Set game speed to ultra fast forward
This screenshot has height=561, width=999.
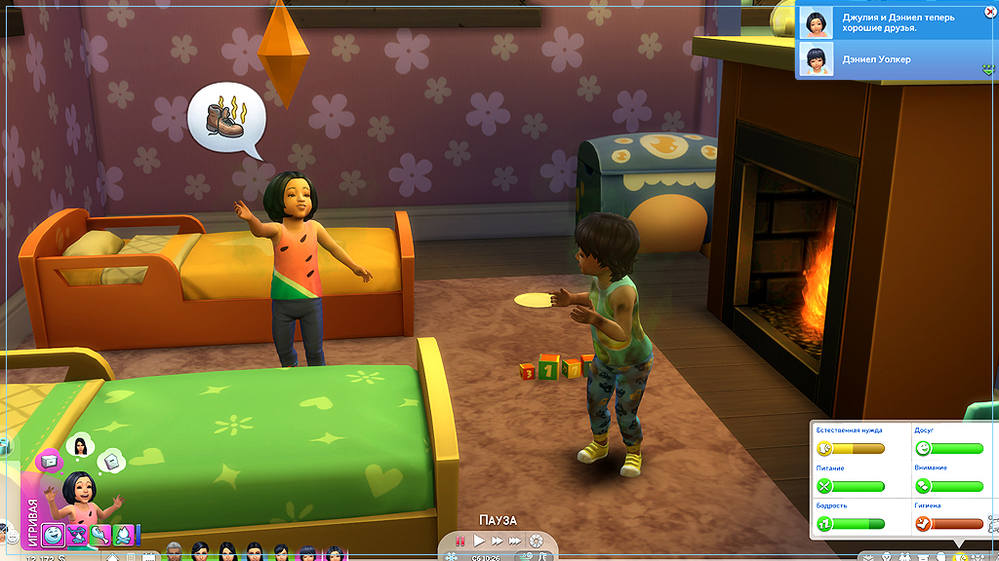[516, 541]
